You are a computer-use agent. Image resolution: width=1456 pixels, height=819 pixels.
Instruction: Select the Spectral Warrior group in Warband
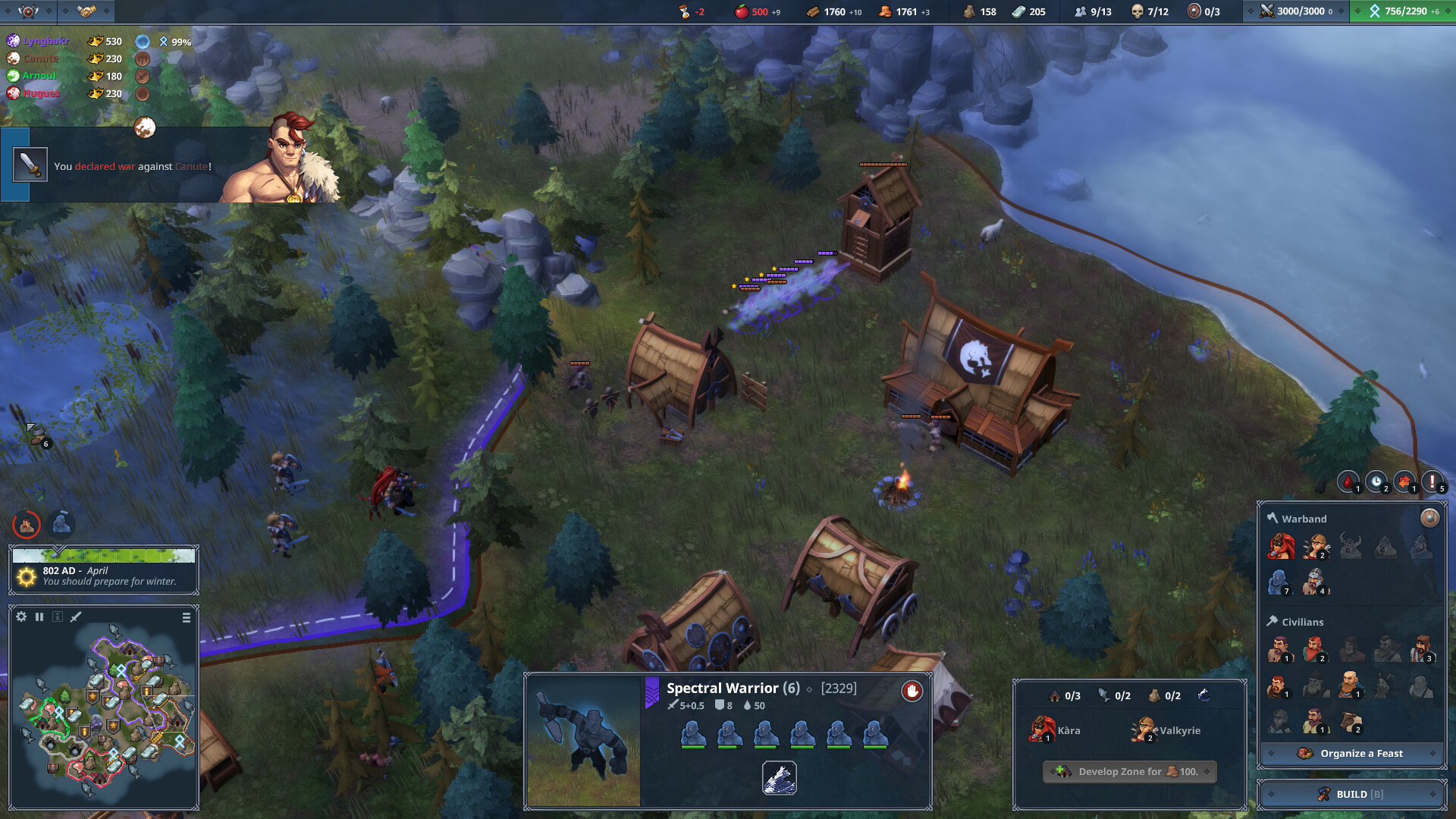pos(1279,582)
